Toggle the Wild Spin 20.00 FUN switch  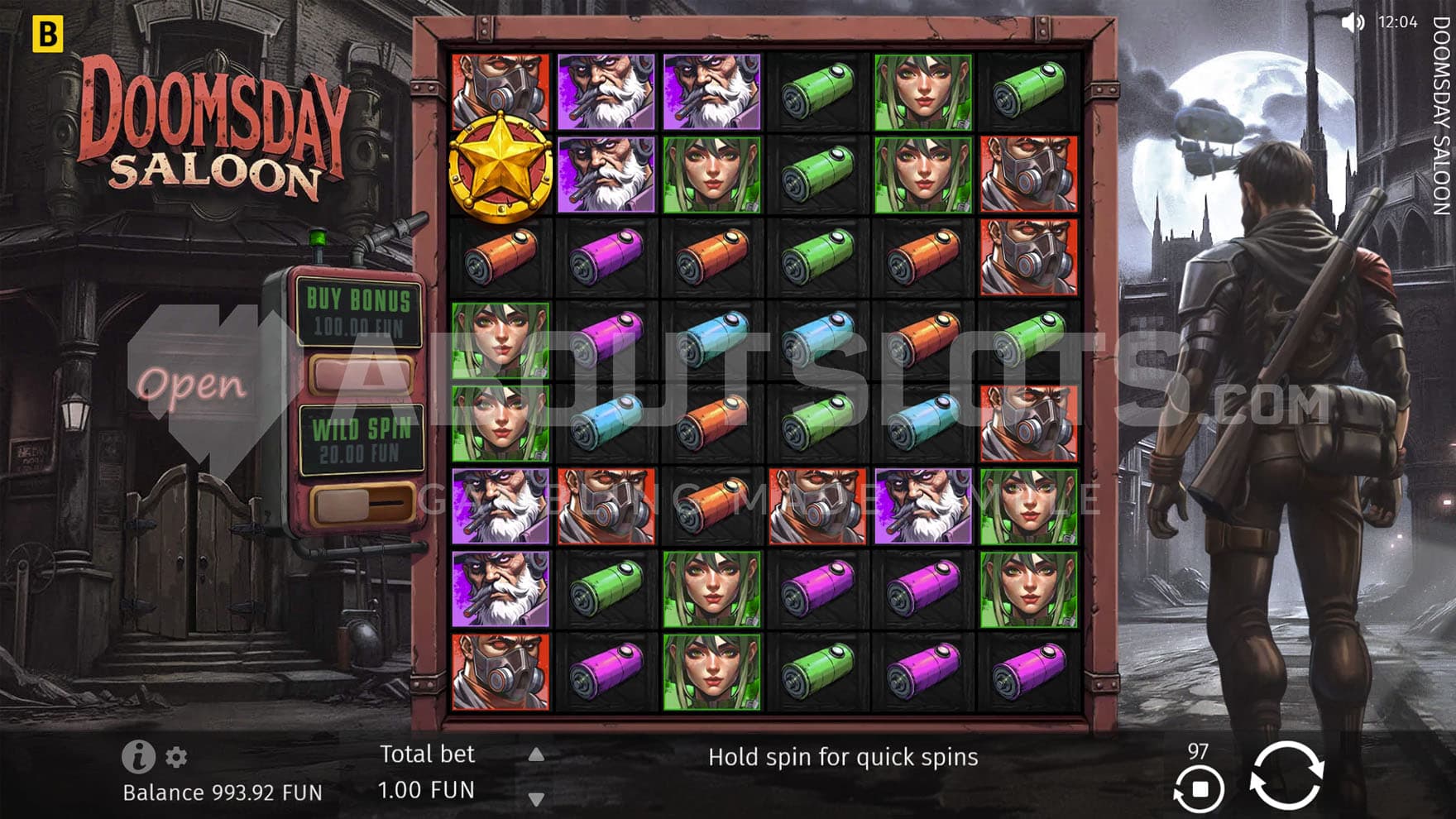pyautogui.click(x=360, y=503)
